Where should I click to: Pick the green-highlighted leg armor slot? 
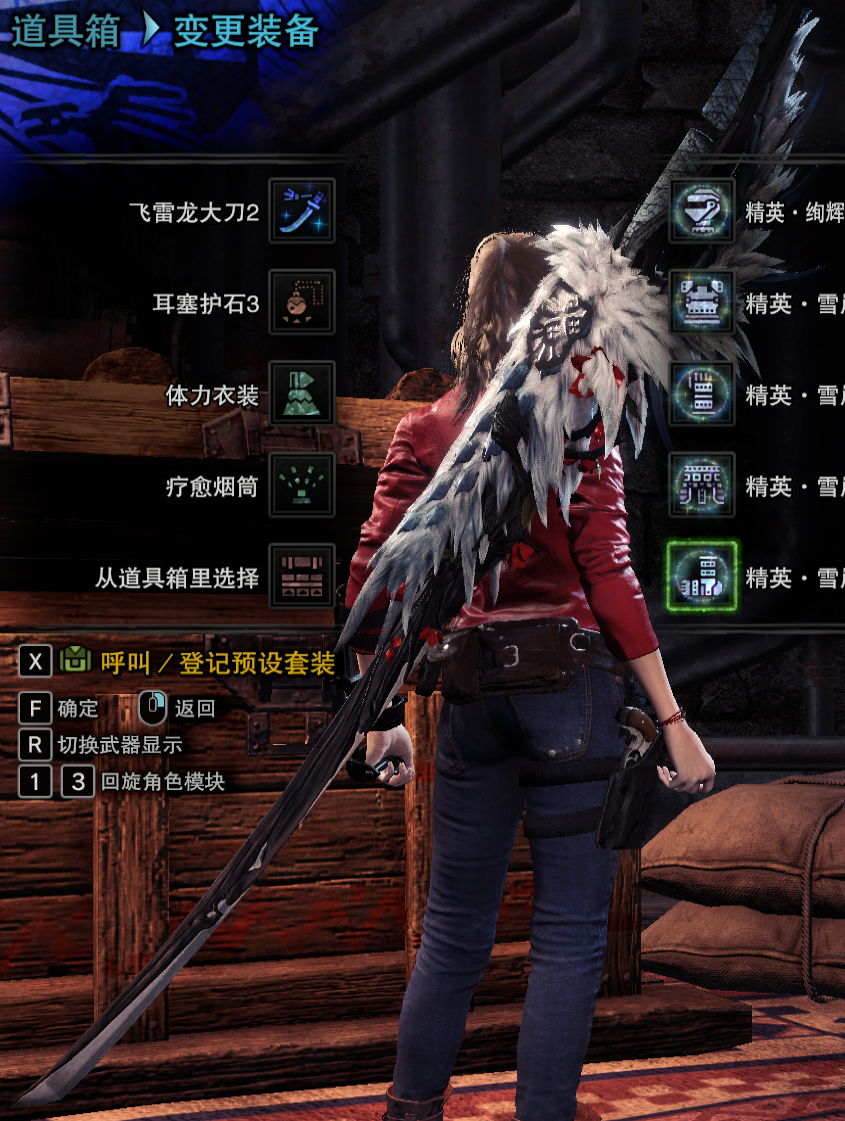(x=701, y=577)
